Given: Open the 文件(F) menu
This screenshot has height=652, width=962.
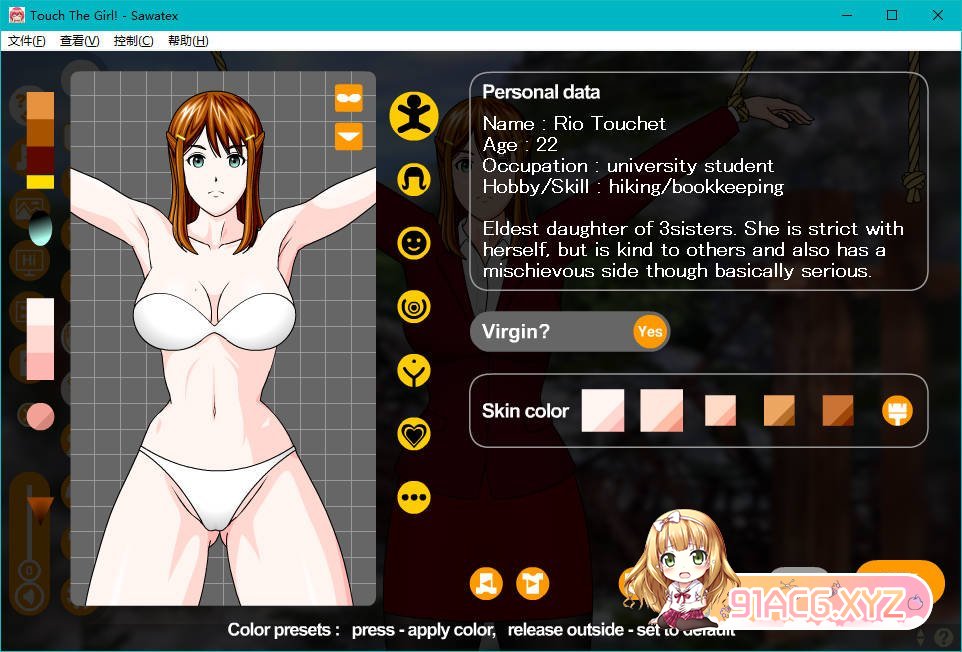Looking at the screenshot, I should [x=27, y=41].
